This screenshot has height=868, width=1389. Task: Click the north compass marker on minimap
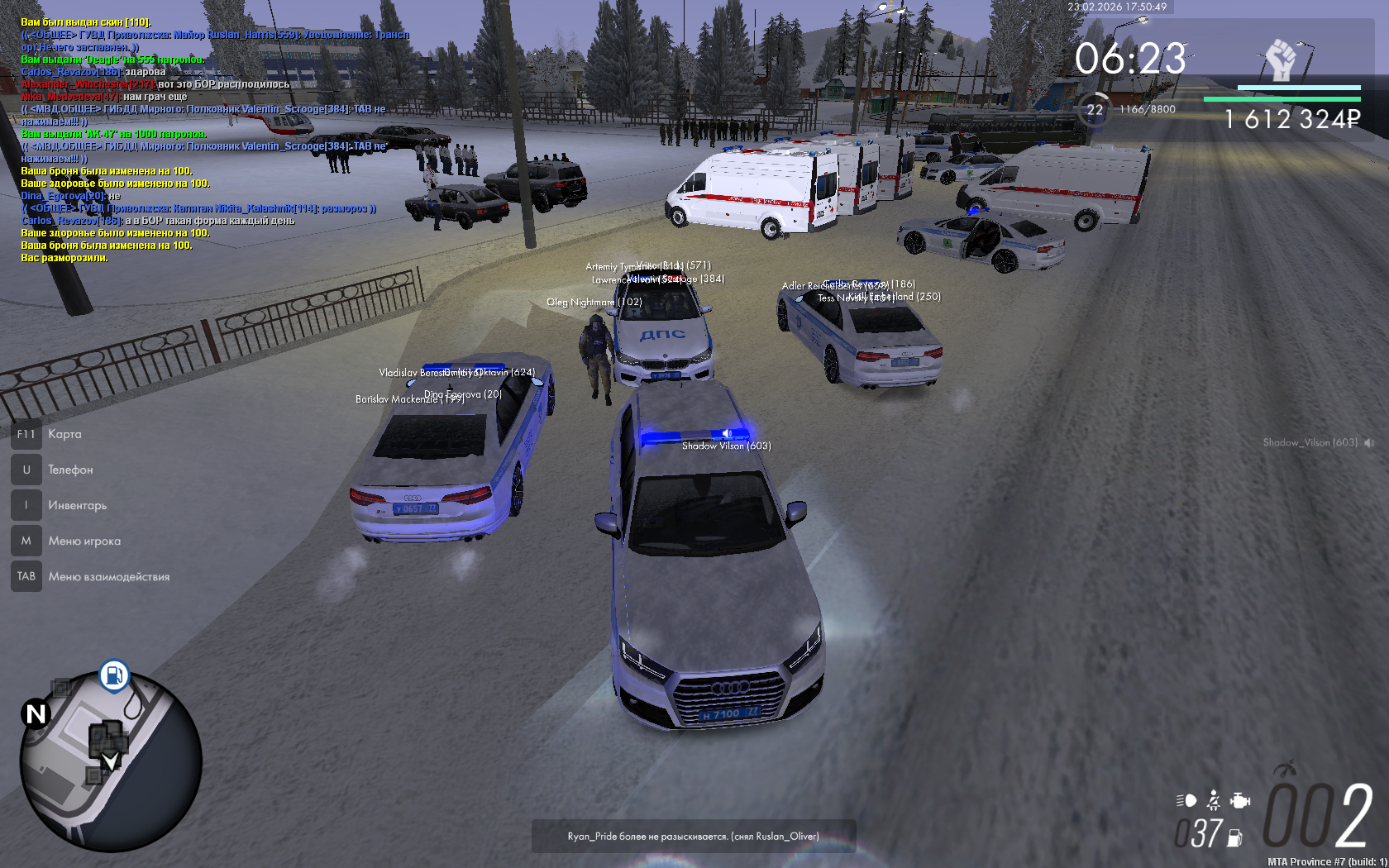coord(36,713)
